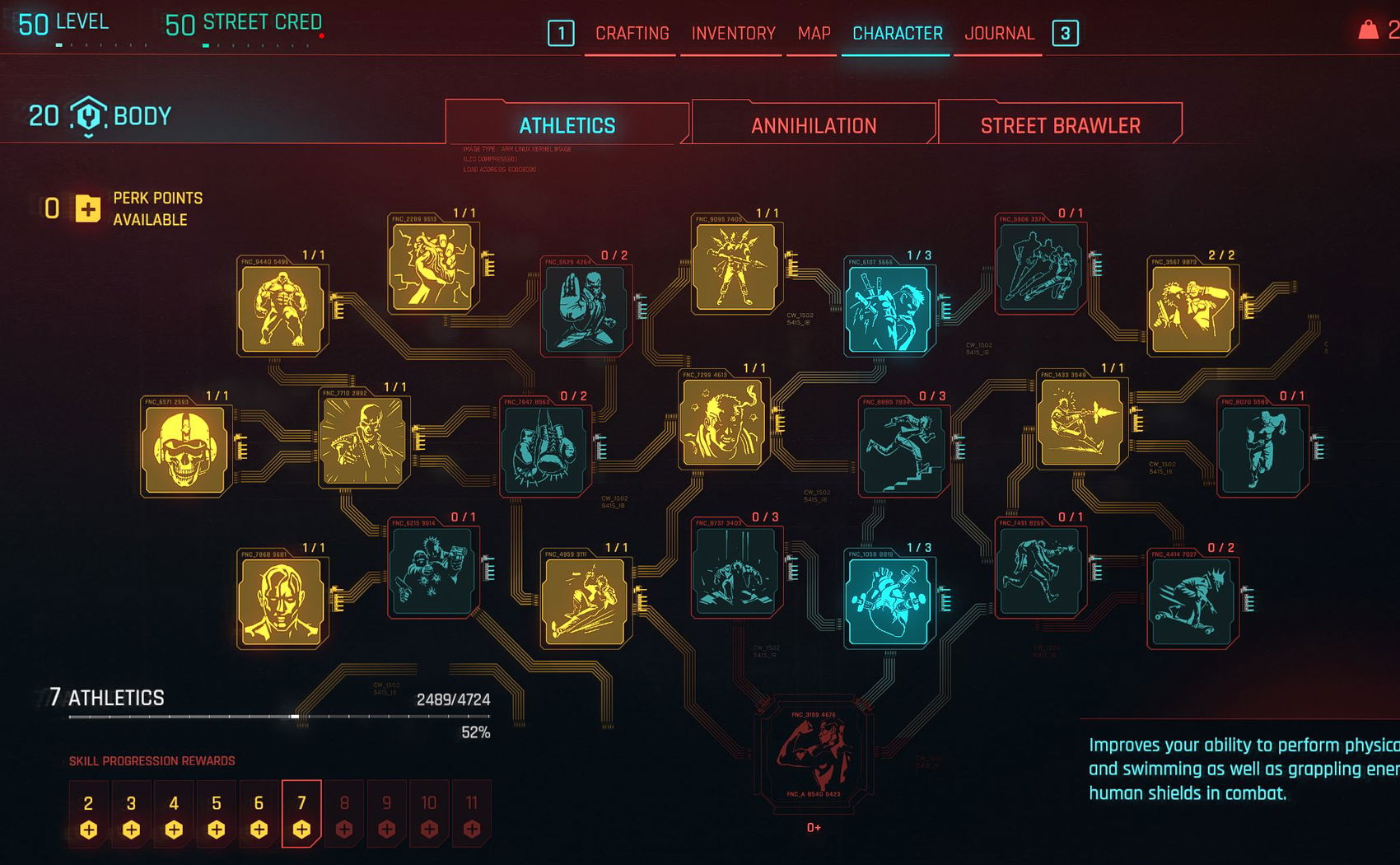Open the Journal tab
The image size is (1400, 865).
tap(999, 34)
